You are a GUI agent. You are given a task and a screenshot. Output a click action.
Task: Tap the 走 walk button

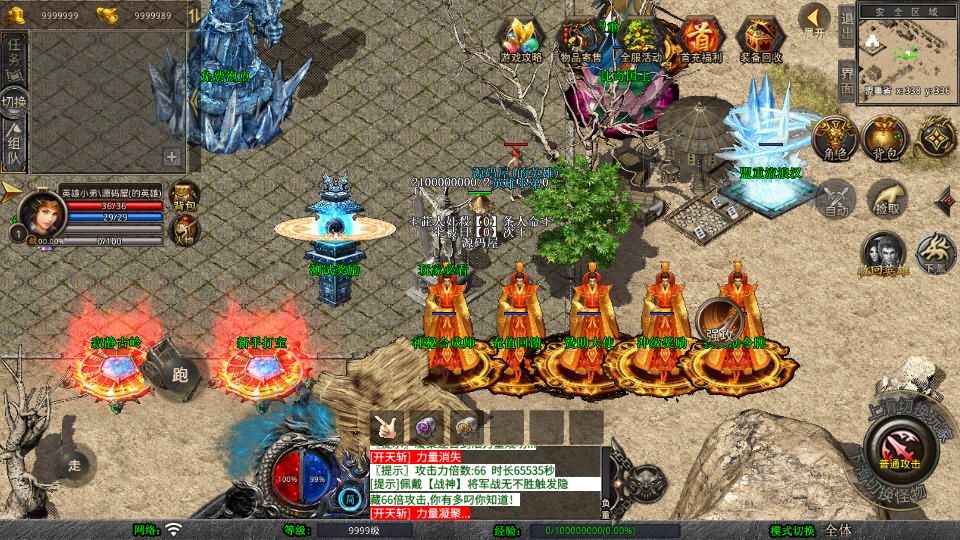[x=74, y=464]
